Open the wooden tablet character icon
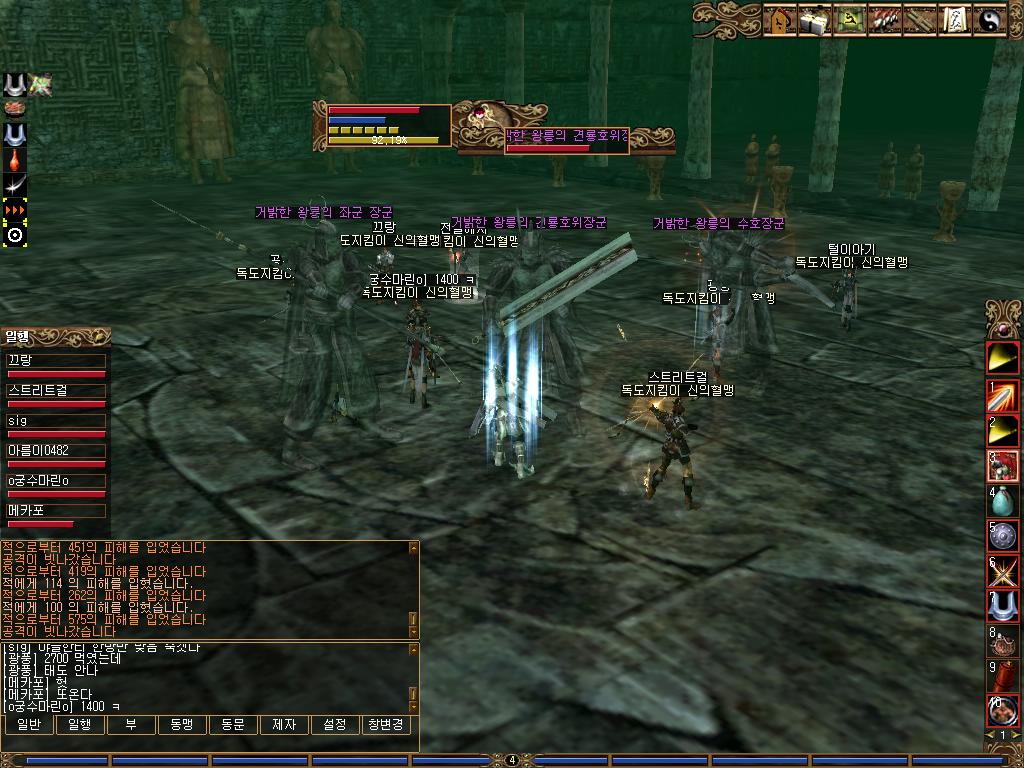 click(779, 20)
